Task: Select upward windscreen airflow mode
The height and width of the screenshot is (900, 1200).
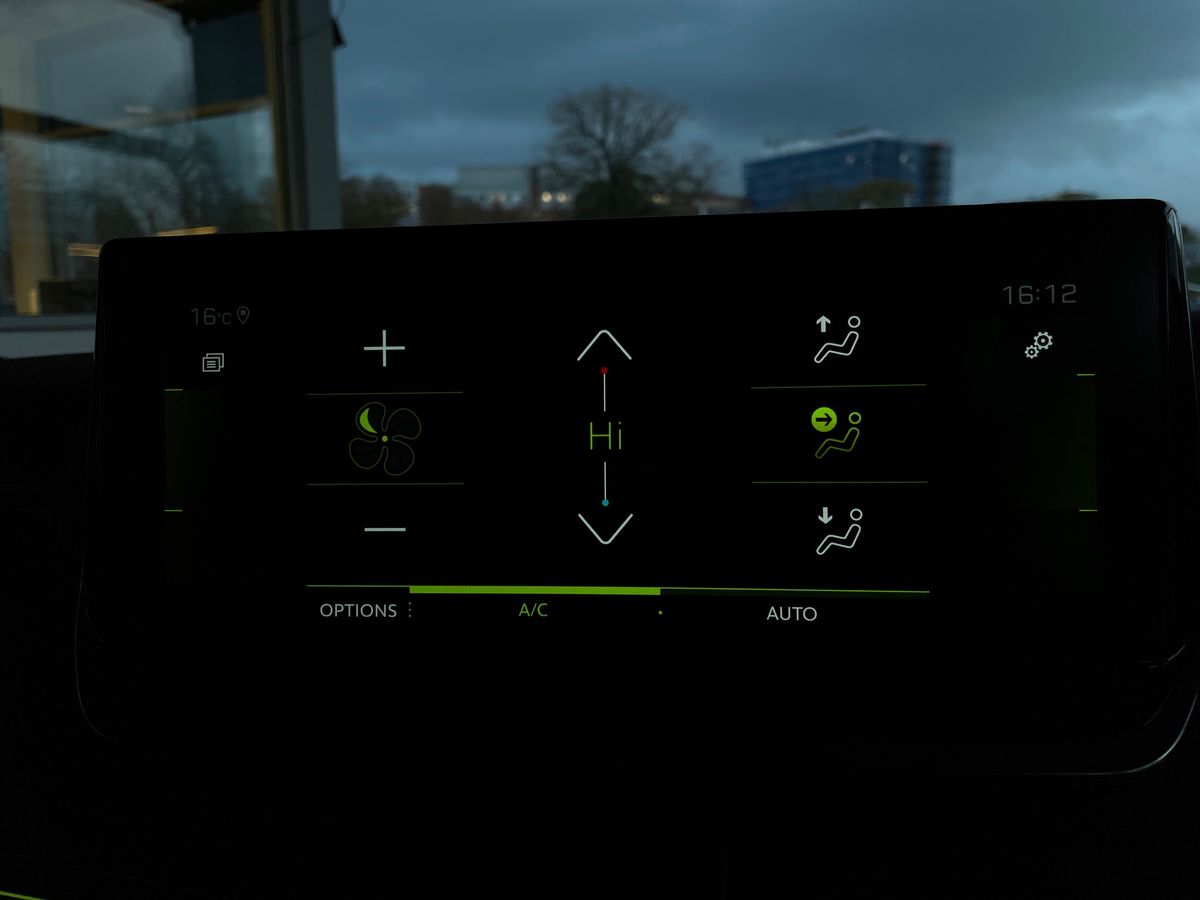Action: tap(838, 339)
